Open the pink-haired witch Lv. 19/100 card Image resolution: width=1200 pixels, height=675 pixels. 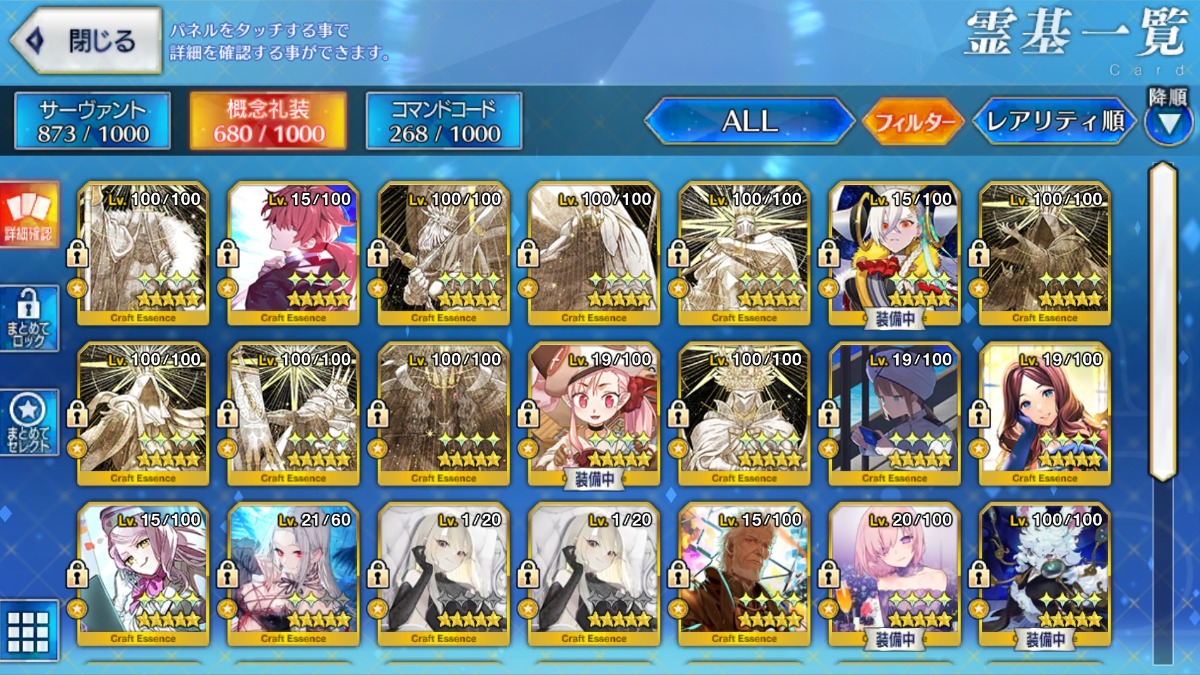coord(594,412)
